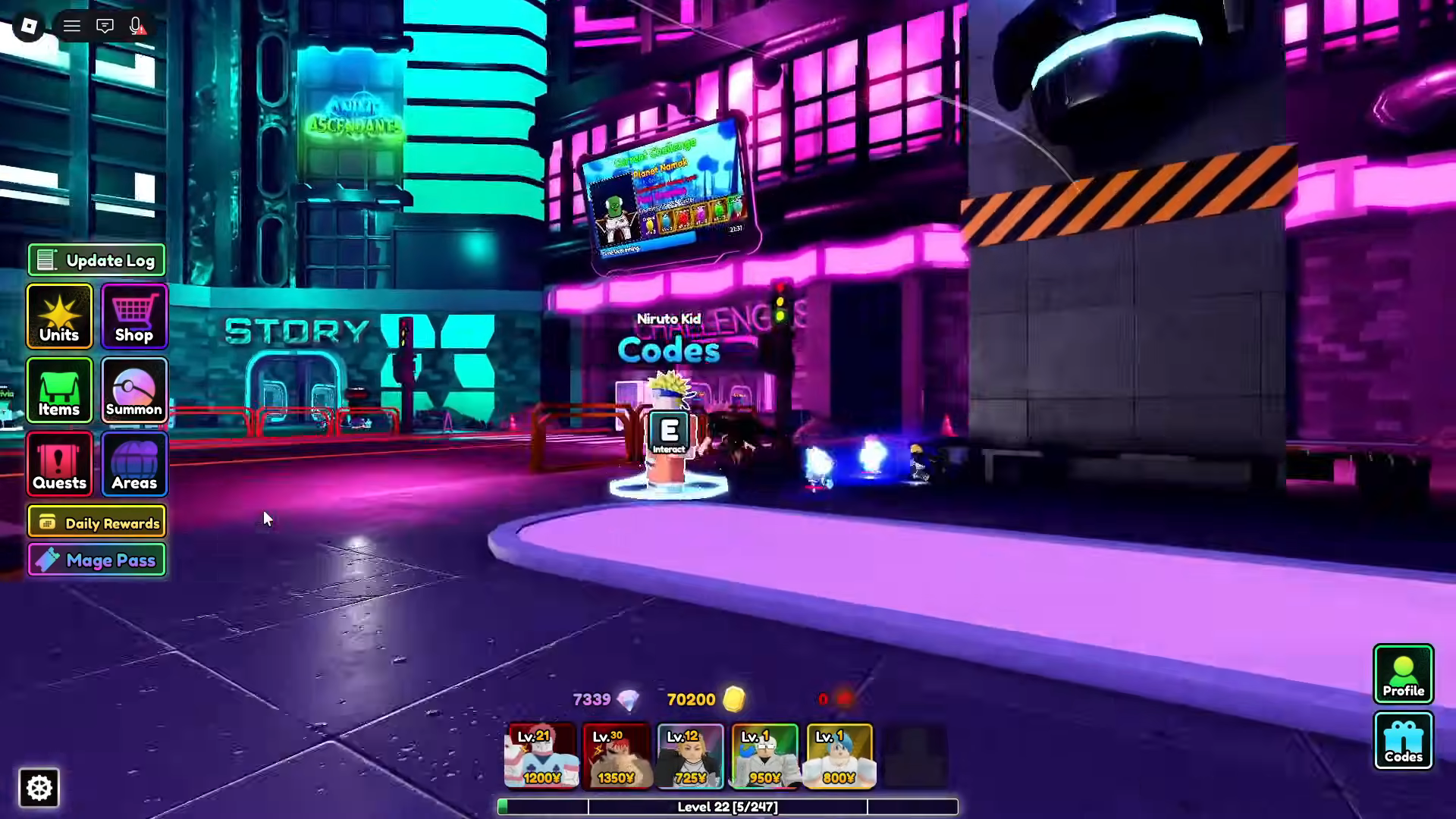Open the gear settings button
Viewport: 1456px width, 819px height.
pos(39,788)
